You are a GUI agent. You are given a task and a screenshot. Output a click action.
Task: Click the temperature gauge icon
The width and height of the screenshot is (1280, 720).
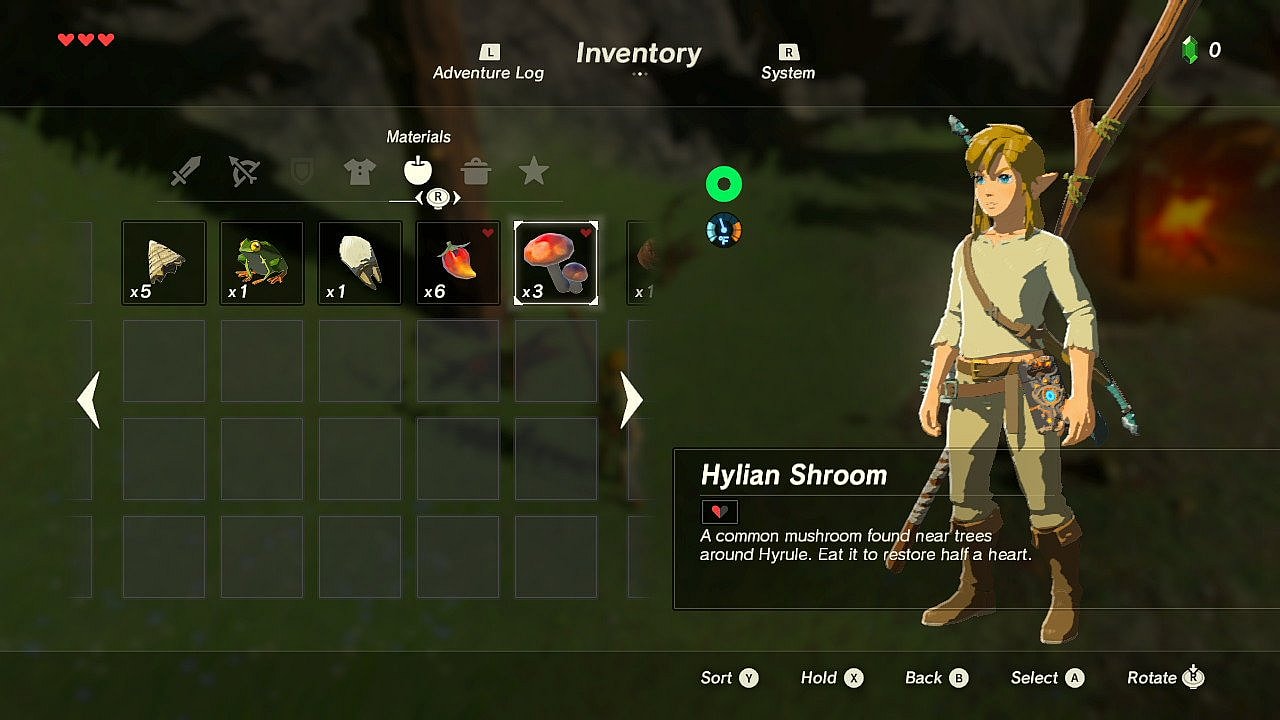pyautogui.click(x=723, y=230)
